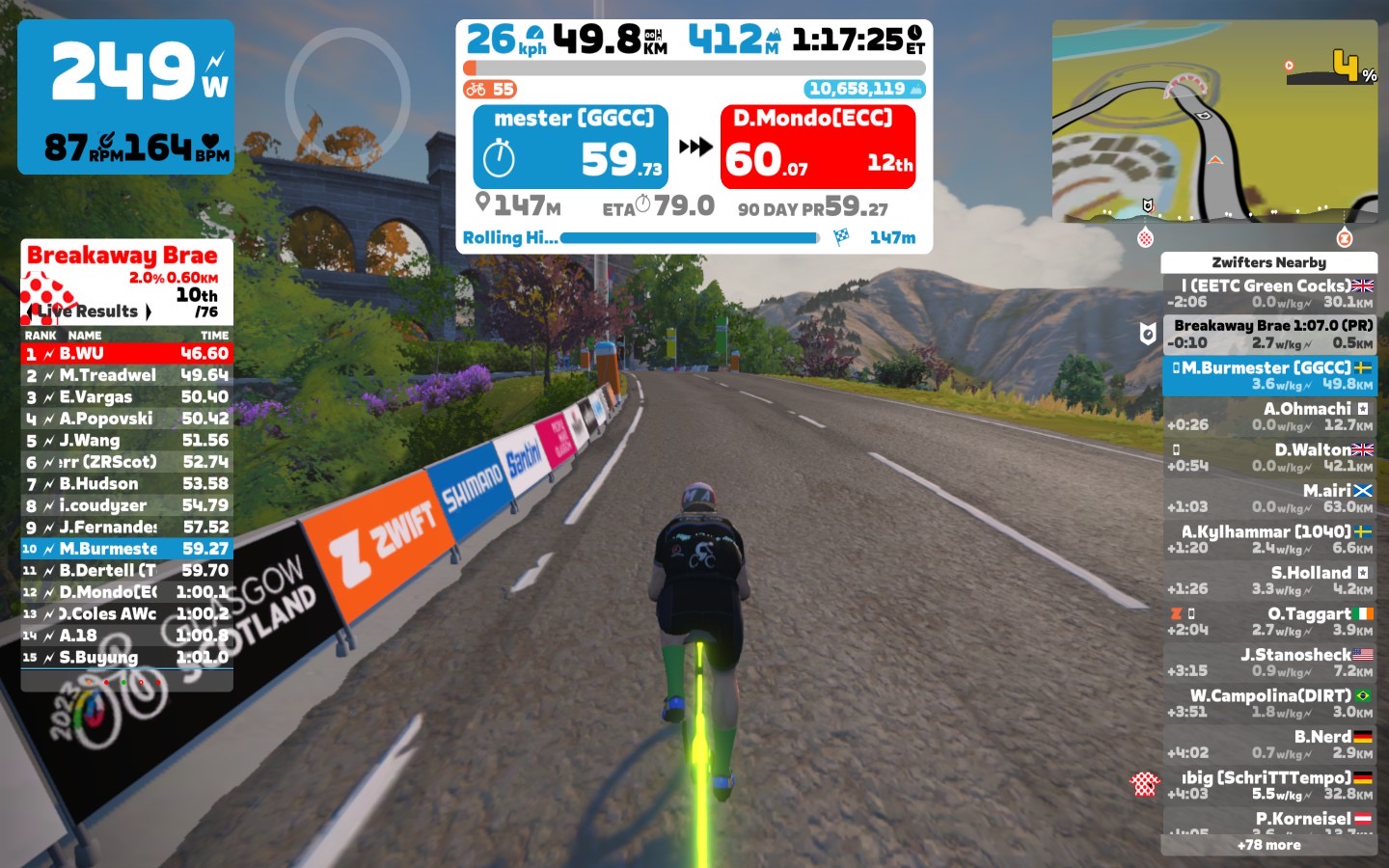Select B.WU in the segment leaderboard
This screenshot has height=868, width=1389.
click(x=126, y=354)
